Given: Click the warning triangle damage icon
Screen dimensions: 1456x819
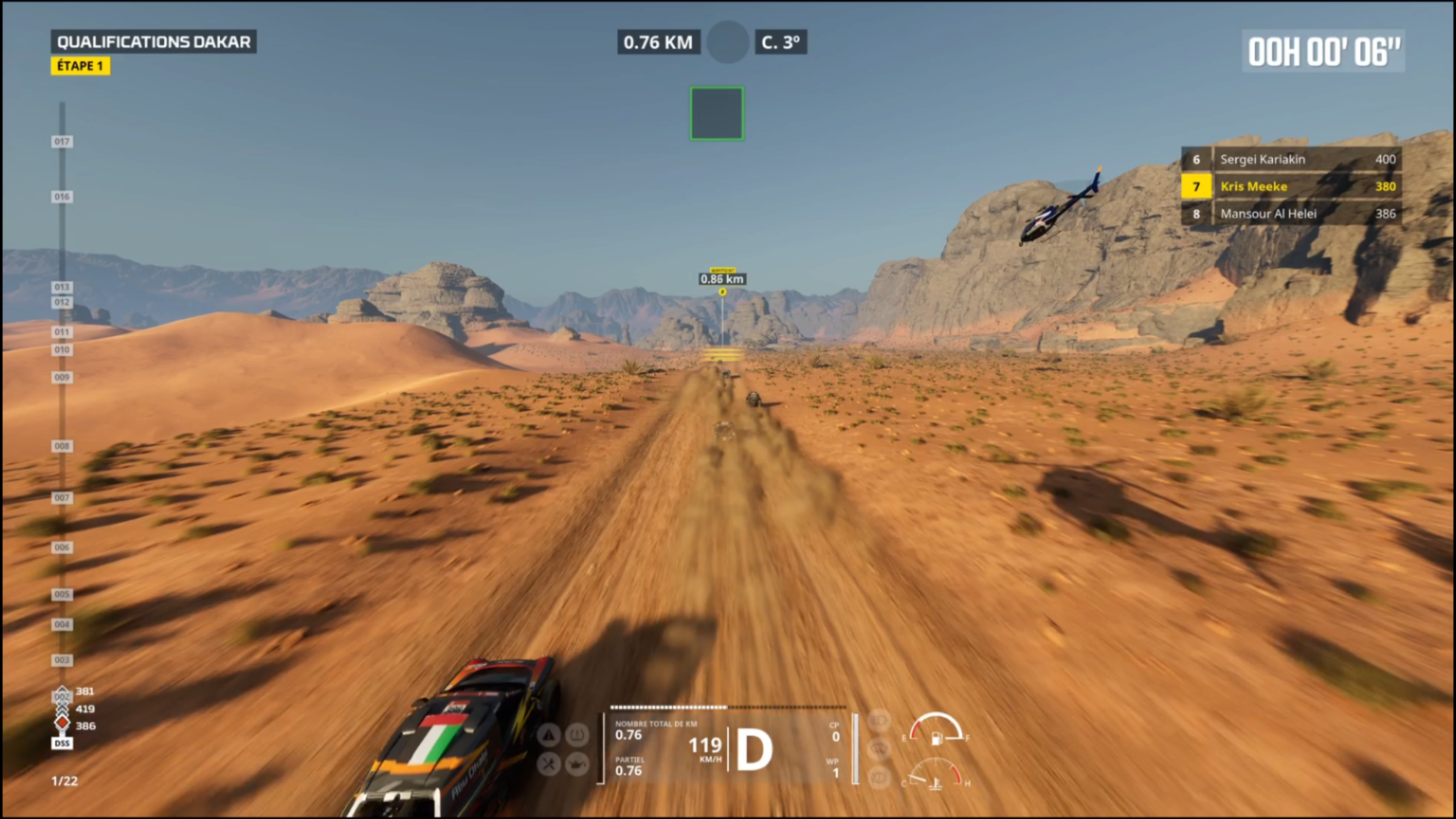Looking at the screenshot, I should (548, 735).
